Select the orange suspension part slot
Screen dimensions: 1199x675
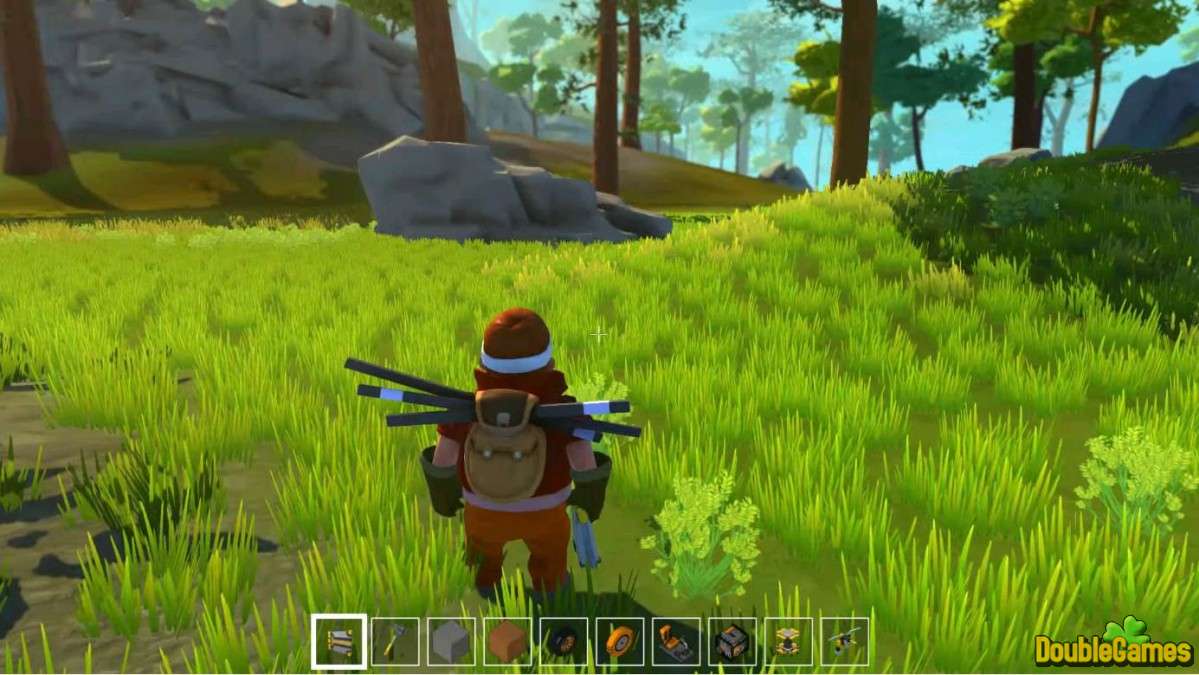click(x=788, y=641)
